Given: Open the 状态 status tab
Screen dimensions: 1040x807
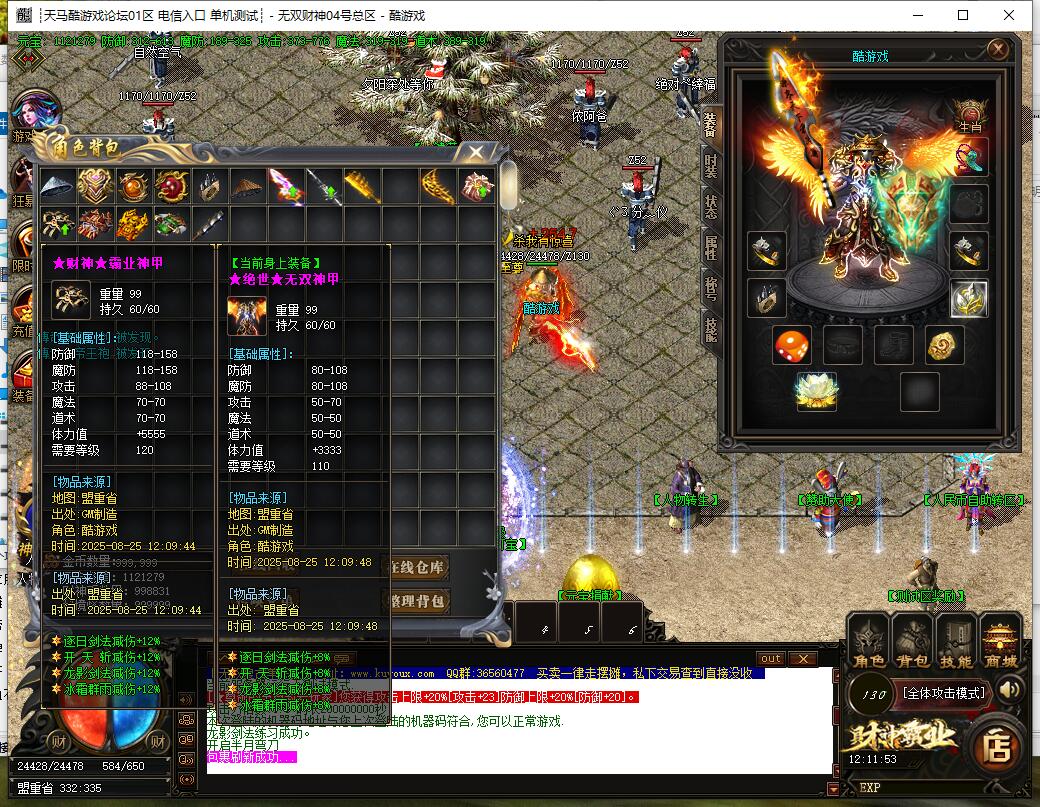Looking at the screenshot, I should click(x=710, y=207).
